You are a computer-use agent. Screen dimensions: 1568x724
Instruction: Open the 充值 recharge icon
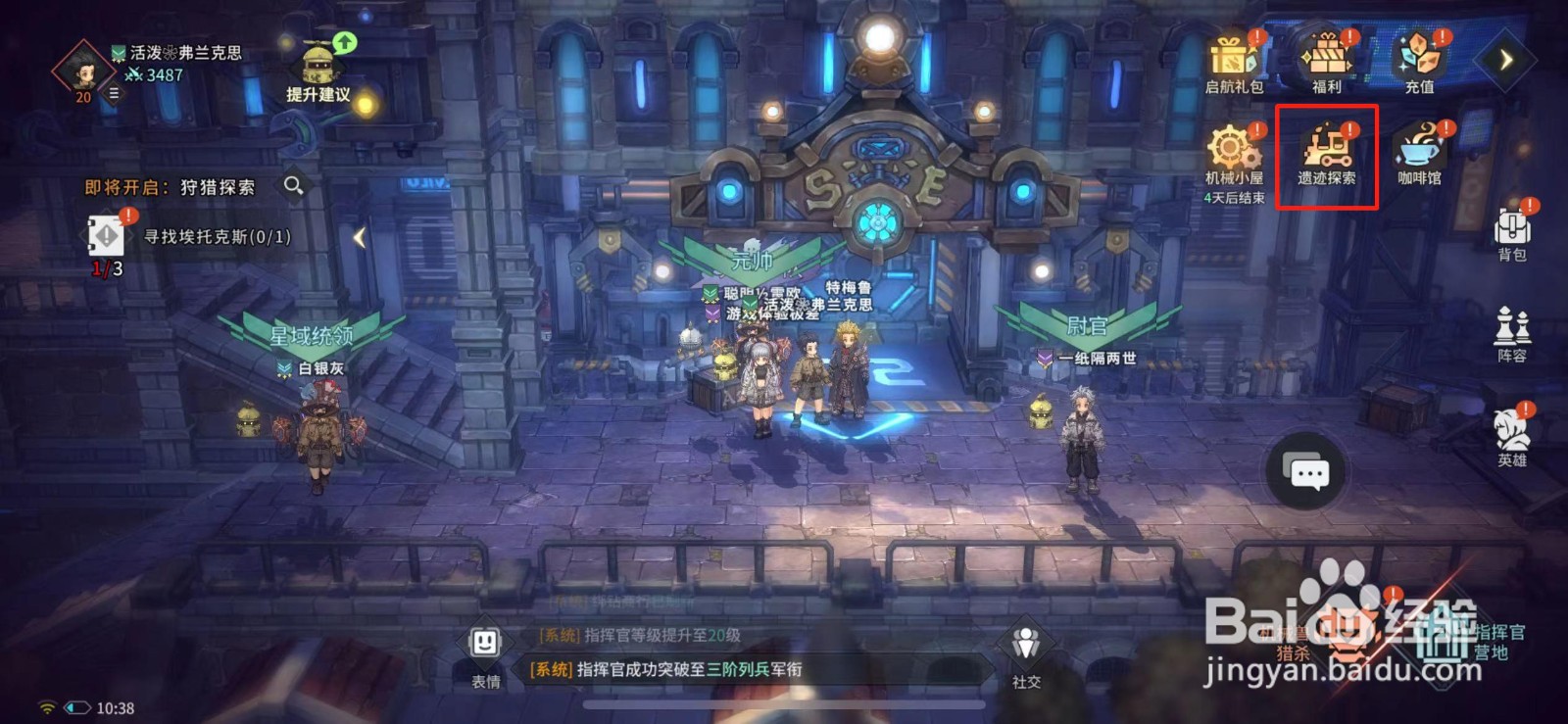(x=1418, y=61)
